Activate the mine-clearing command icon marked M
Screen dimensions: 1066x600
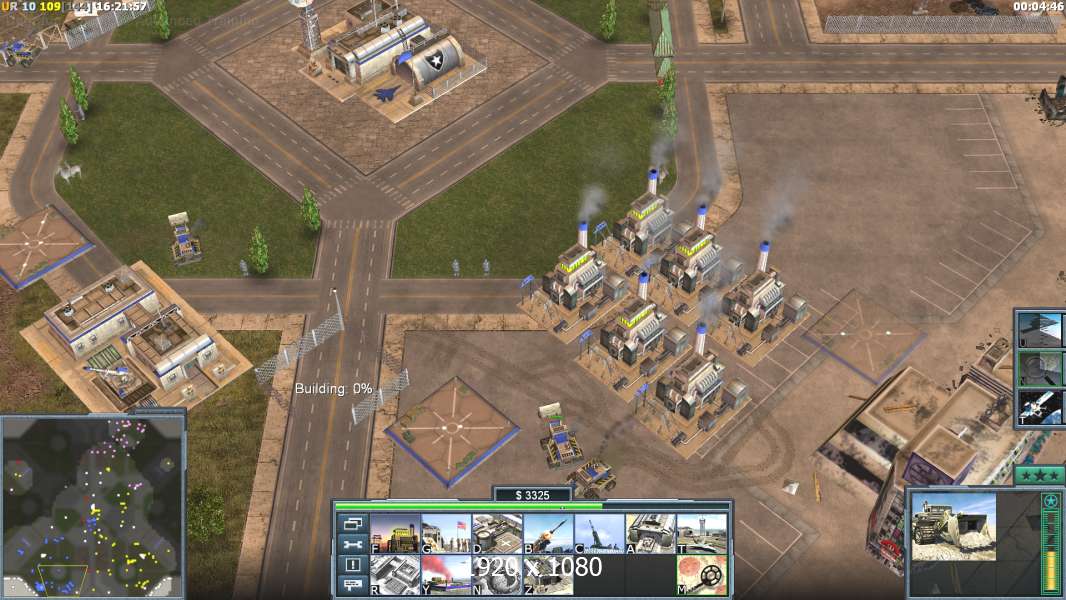[x=701, y=575]
